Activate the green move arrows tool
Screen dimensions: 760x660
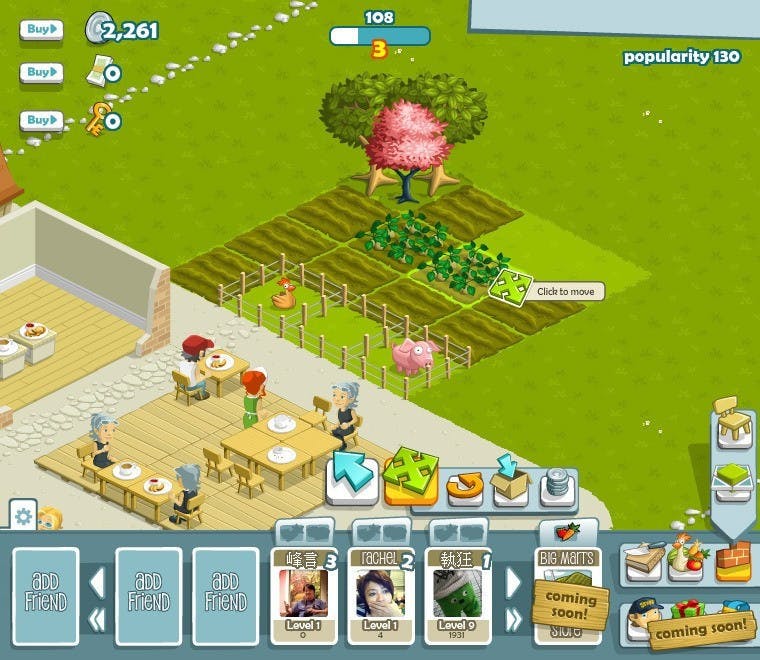coord(410,476)
